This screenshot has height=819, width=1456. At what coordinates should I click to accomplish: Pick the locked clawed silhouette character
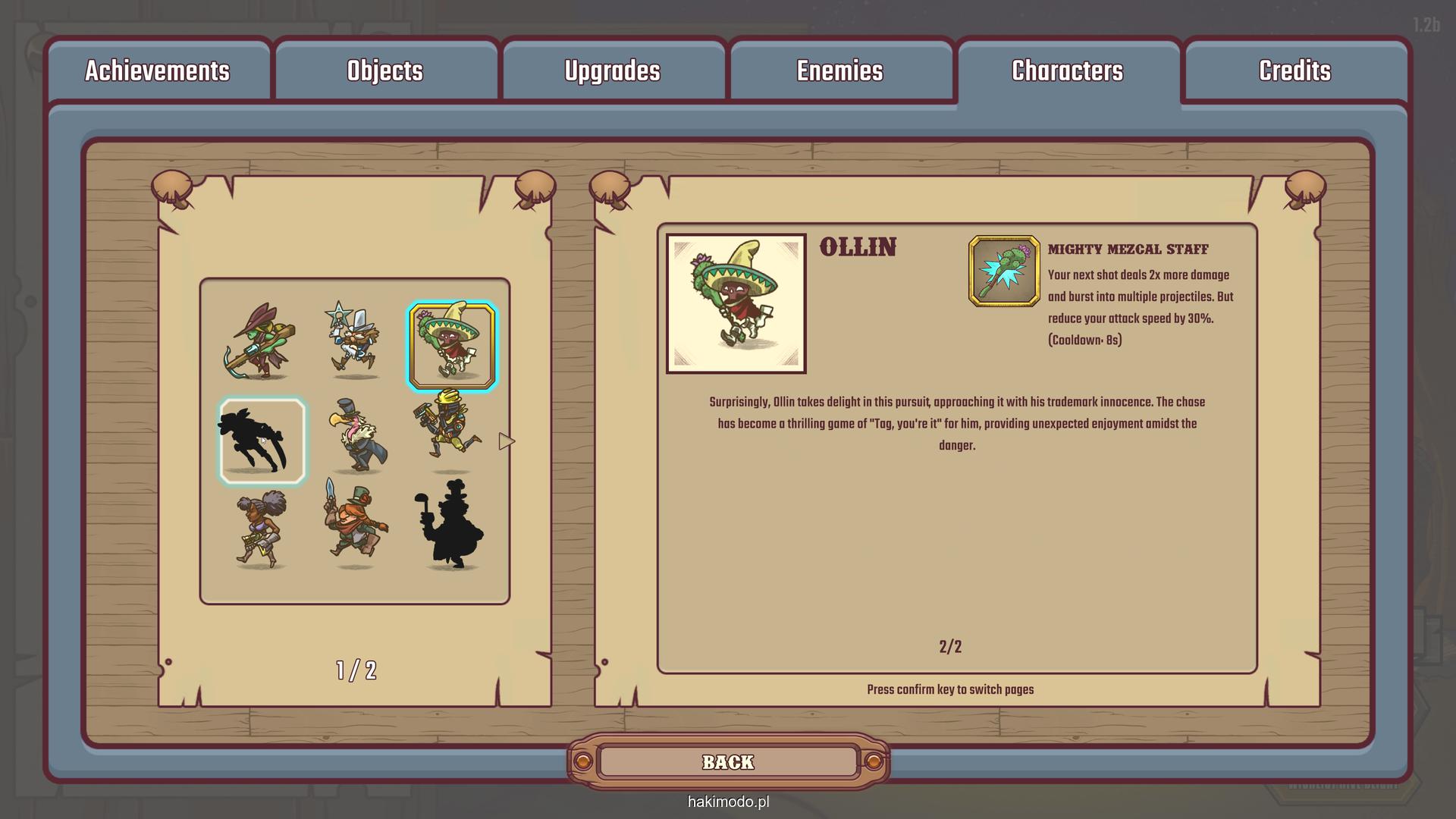pyautogui.click(x=262, y=441)
